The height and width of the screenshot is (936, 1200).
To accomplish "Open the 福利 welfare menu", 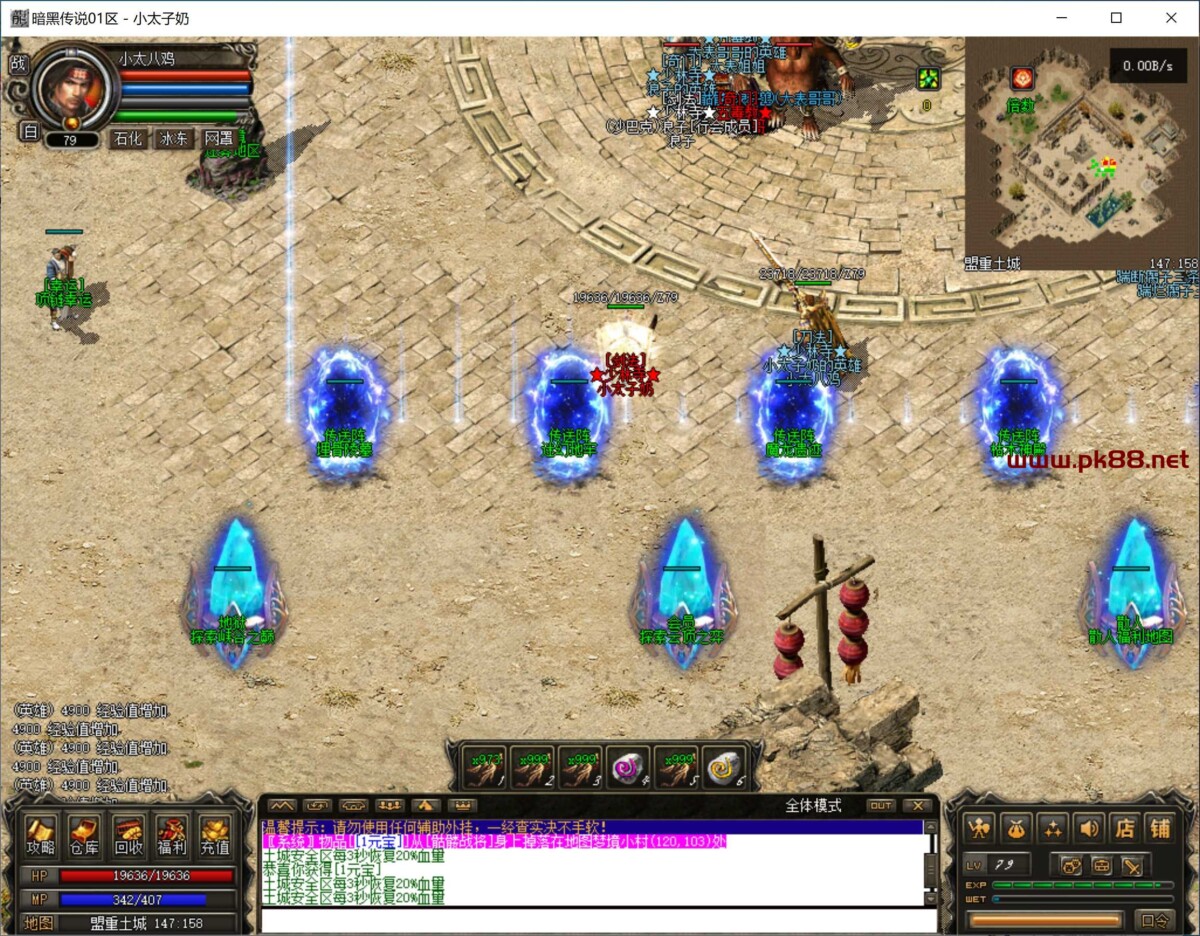I will tap(172, 836).
